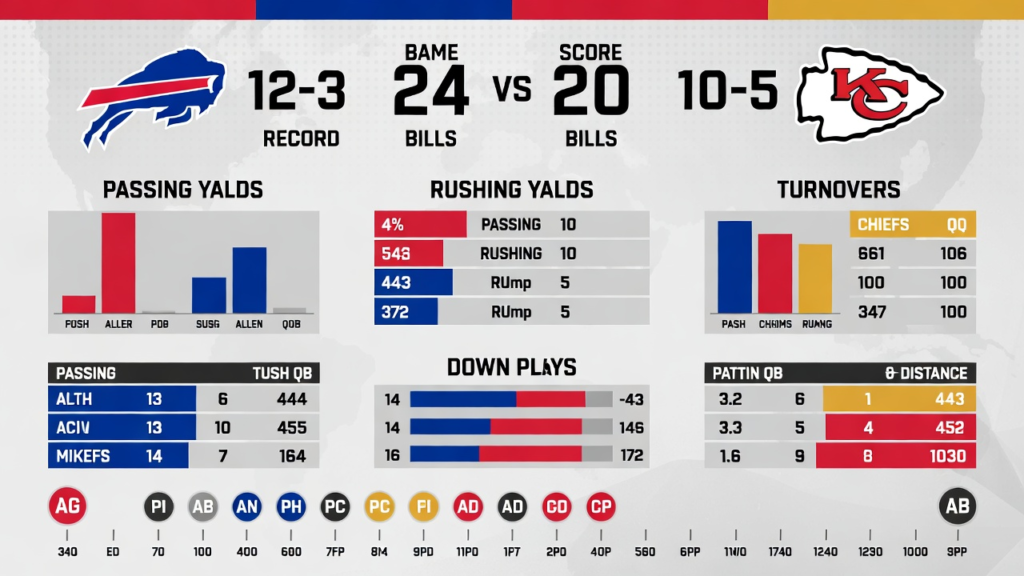Jump to the black PI marker
The width and height of the screenshot is (1024, 576).
click(158, 507)
